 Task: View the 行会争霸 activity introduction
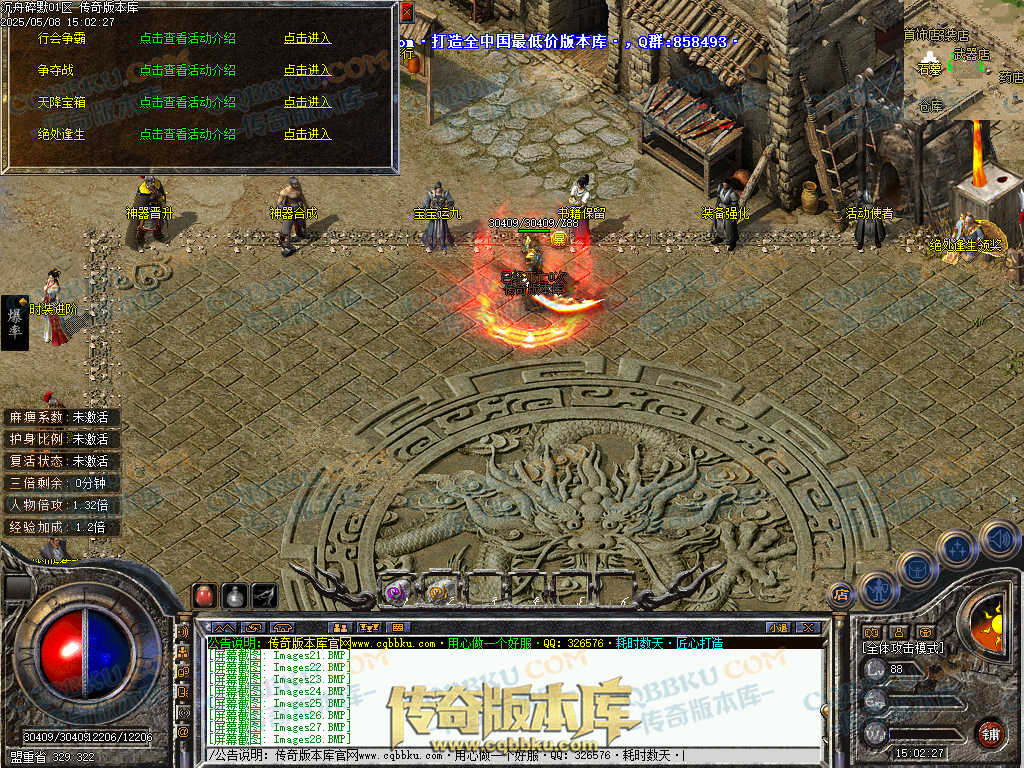pos(187,38)
